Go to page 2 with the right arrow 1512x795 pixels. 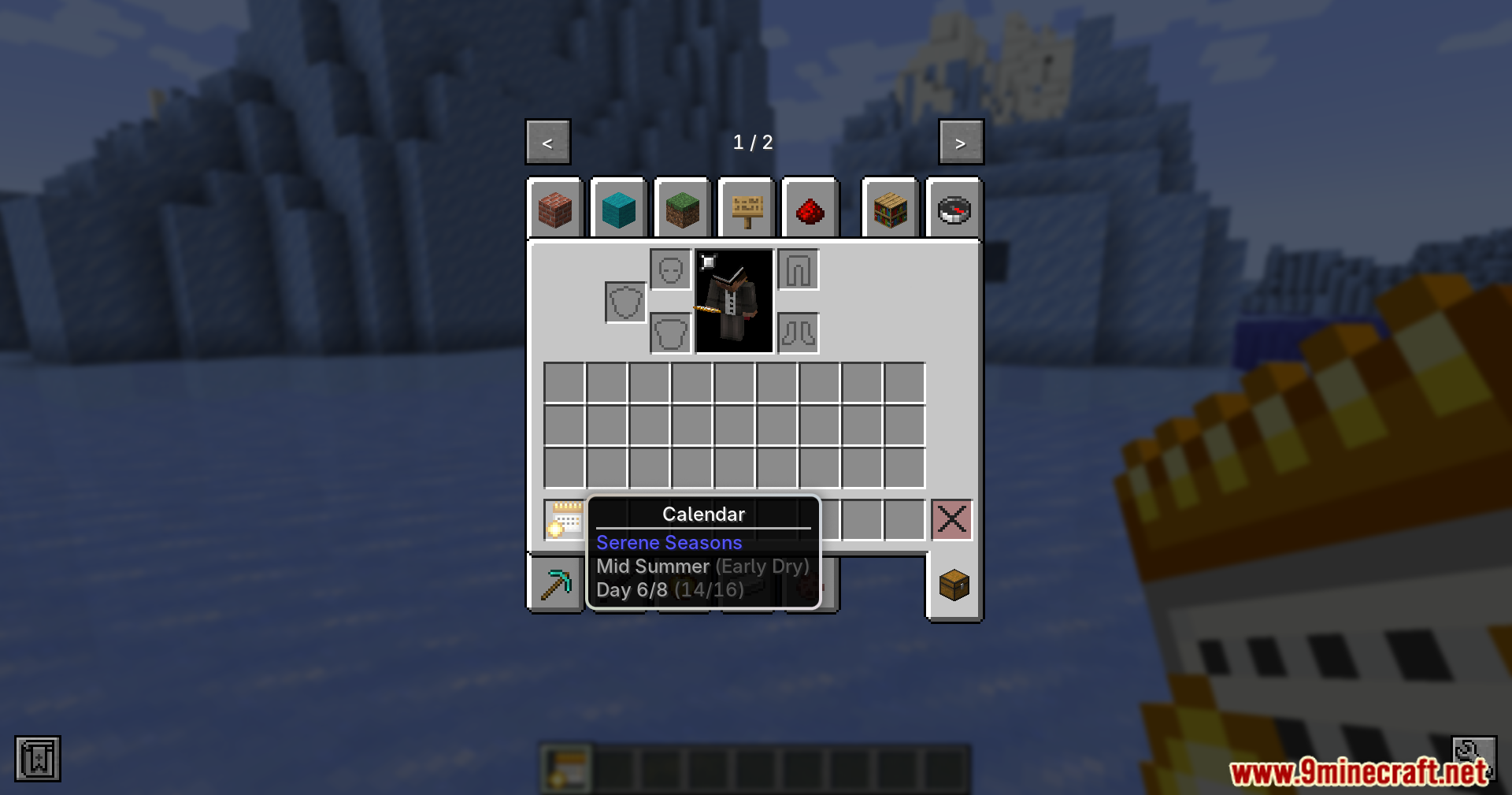pos(961,142)
